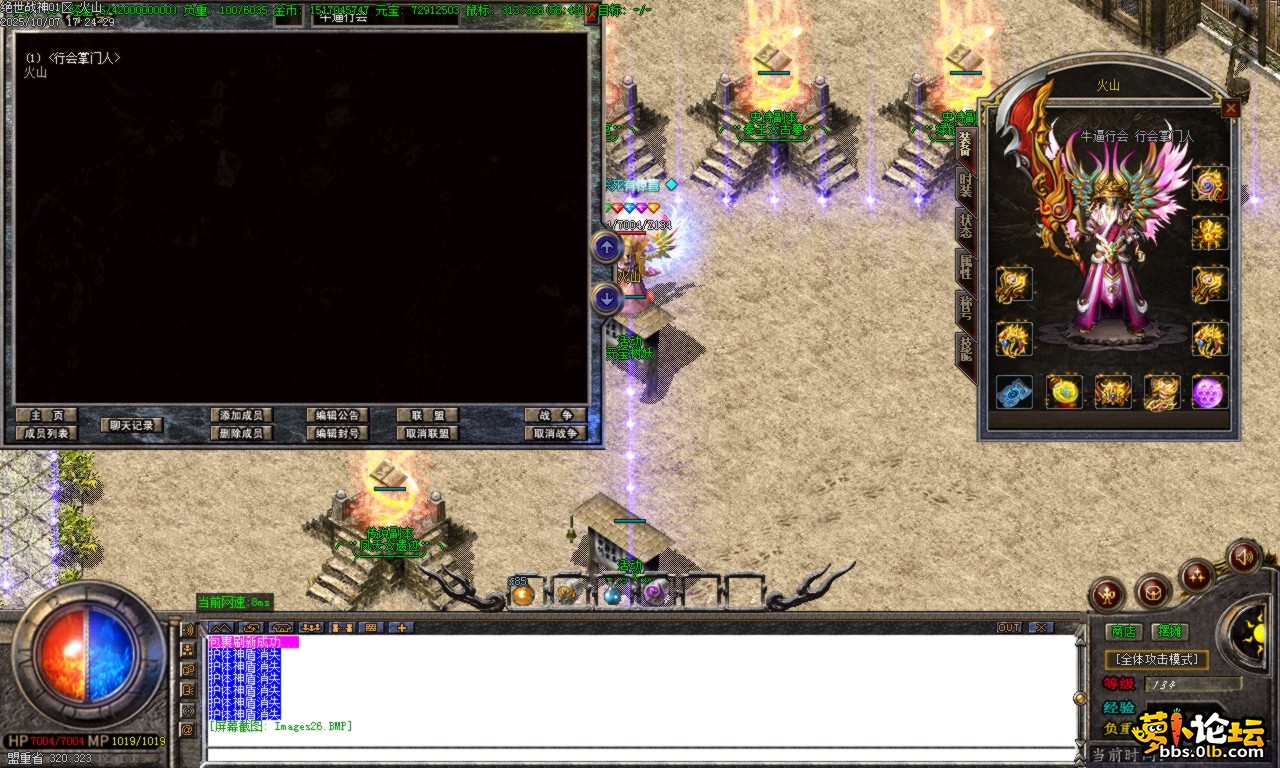Select the blue rune talisman equipment slot
1280x768 pixels.
point(1014,392)
